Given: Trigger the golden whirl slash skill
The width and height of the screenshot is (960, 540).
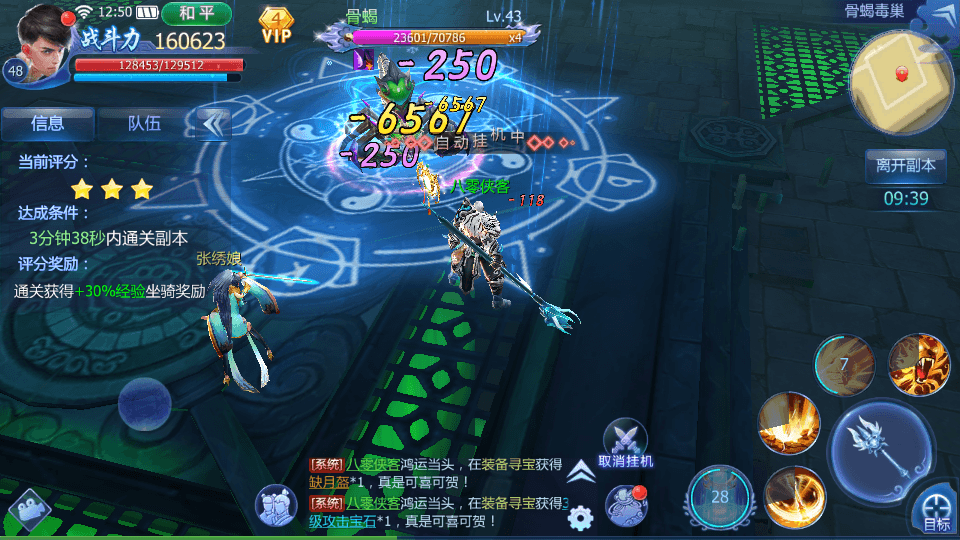Looking at the screenshot, I should point(795,496).
